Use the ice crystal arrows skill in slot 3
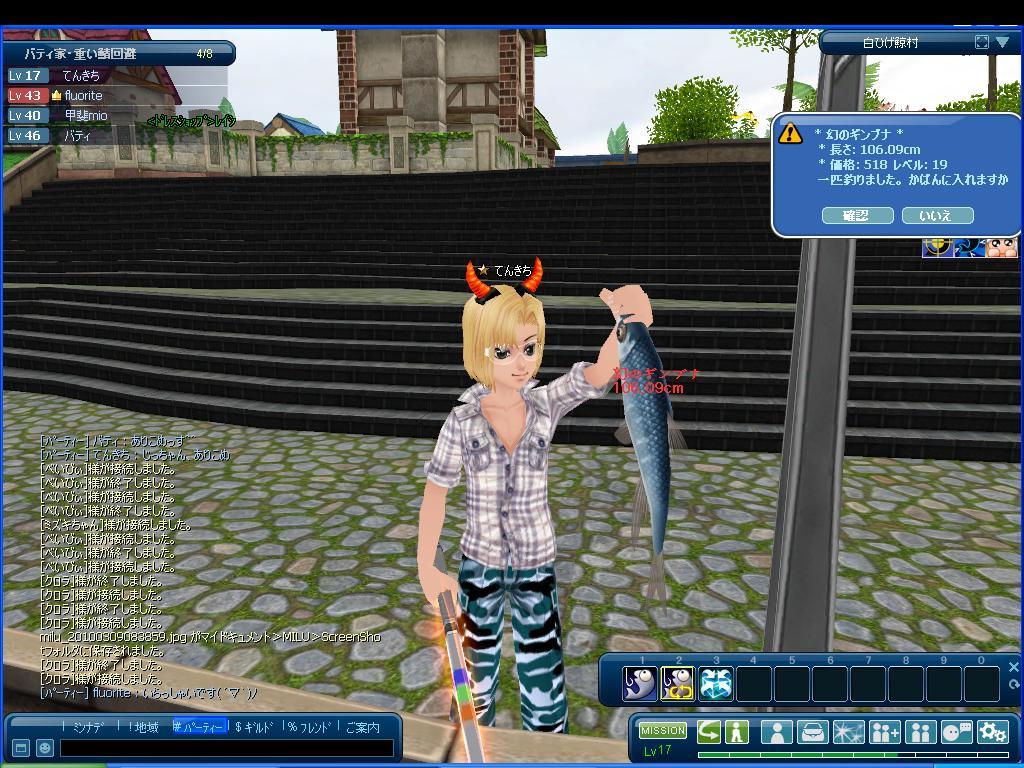Screen dimensions: 1024x768 pos(716,684)
